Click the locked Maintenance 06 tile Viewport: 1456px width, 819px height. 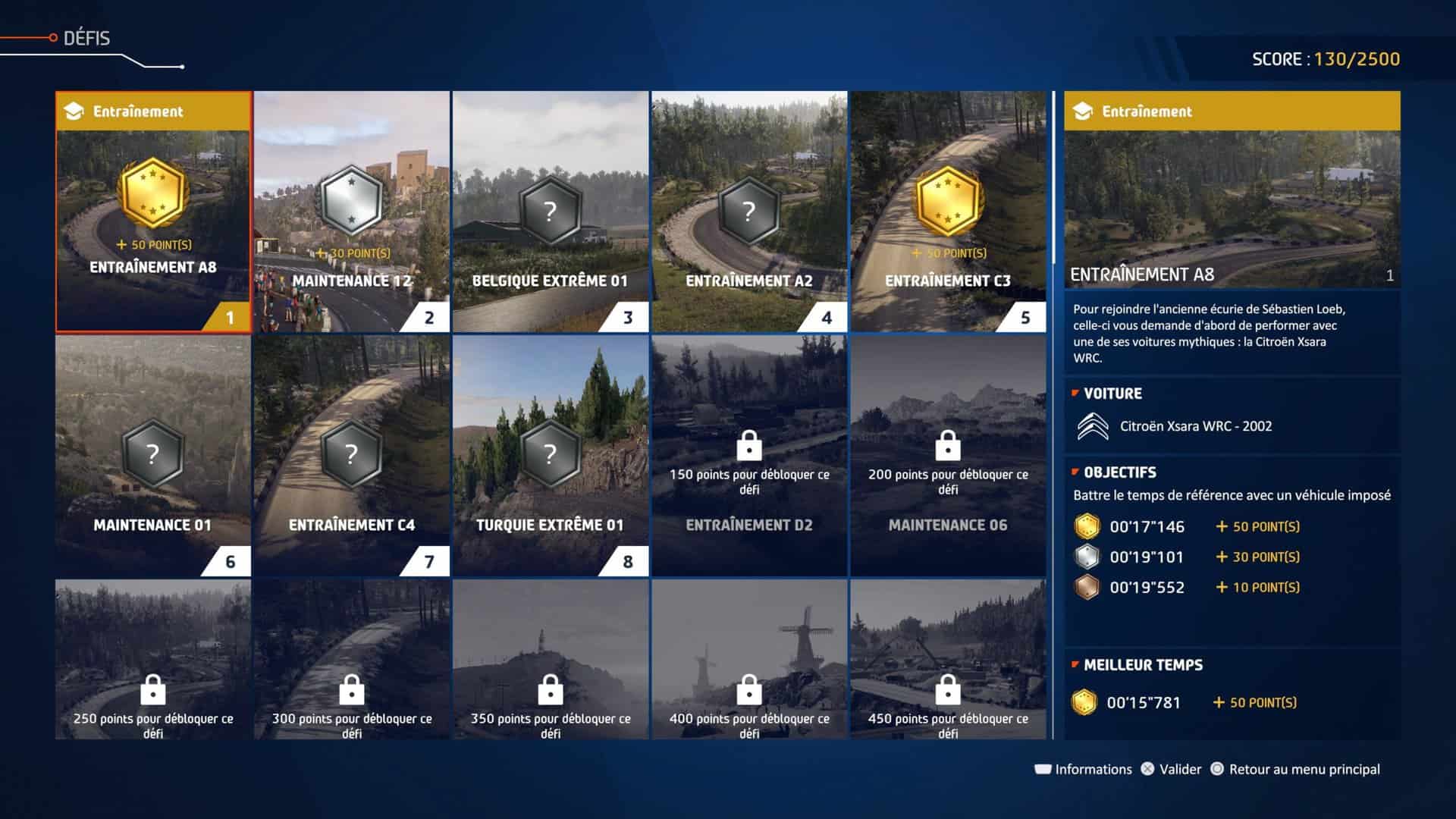[x=948, y=457]
